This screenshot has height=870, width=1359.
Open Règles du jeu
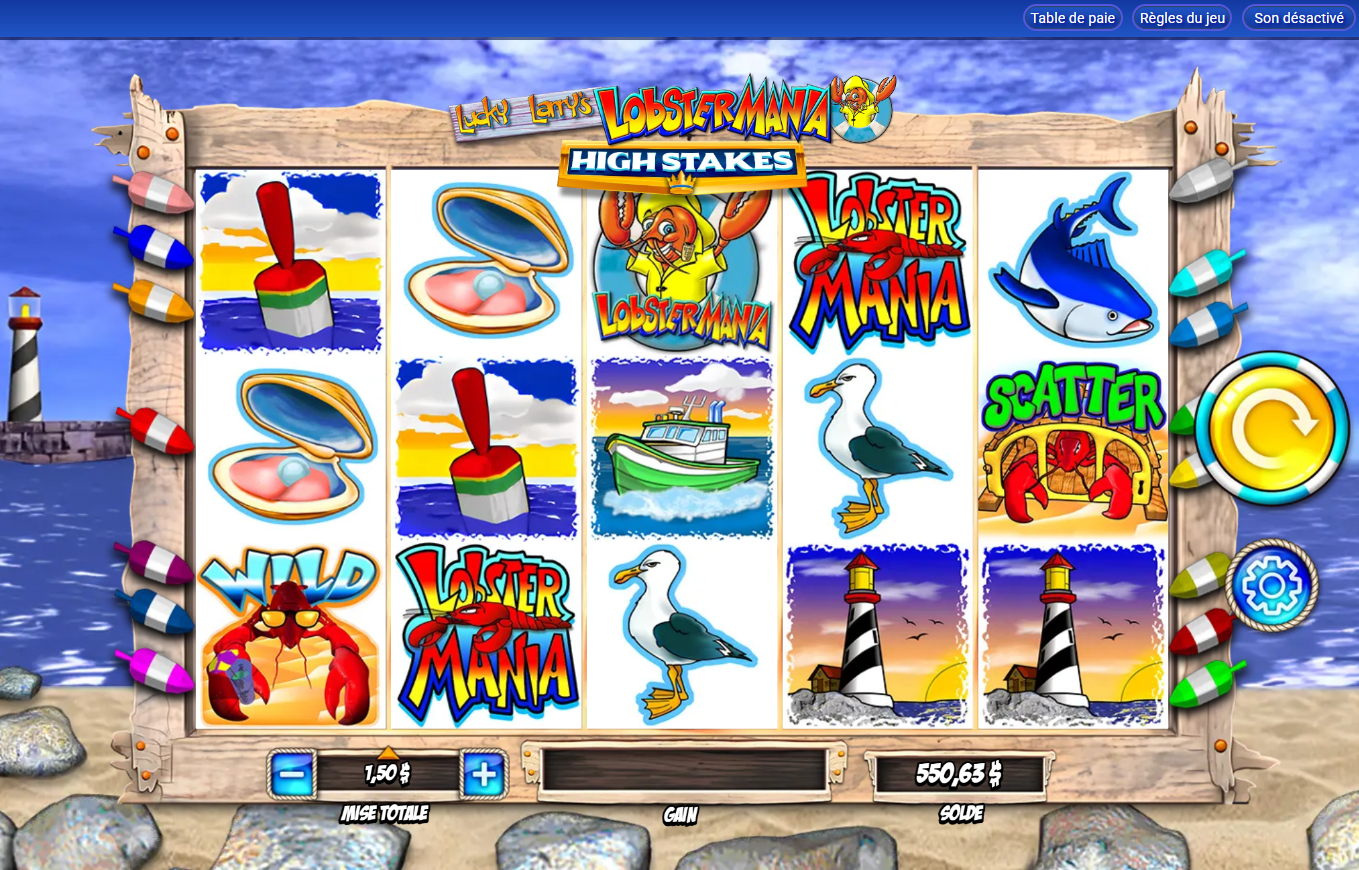click(x=1181, y=17)
